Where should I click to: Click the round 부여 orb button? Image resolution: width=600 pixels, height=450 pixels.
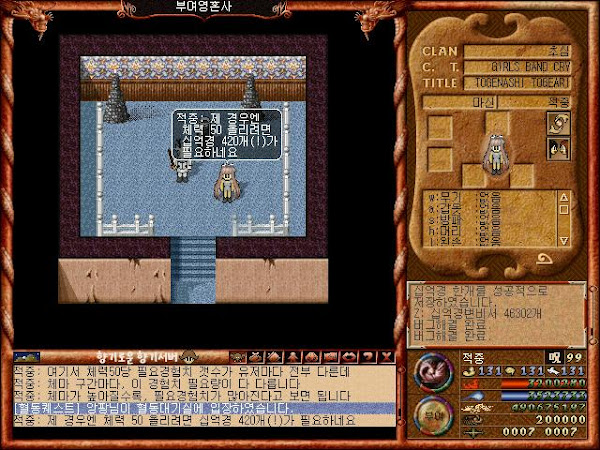pyautogui.click(x=431, y=417)
